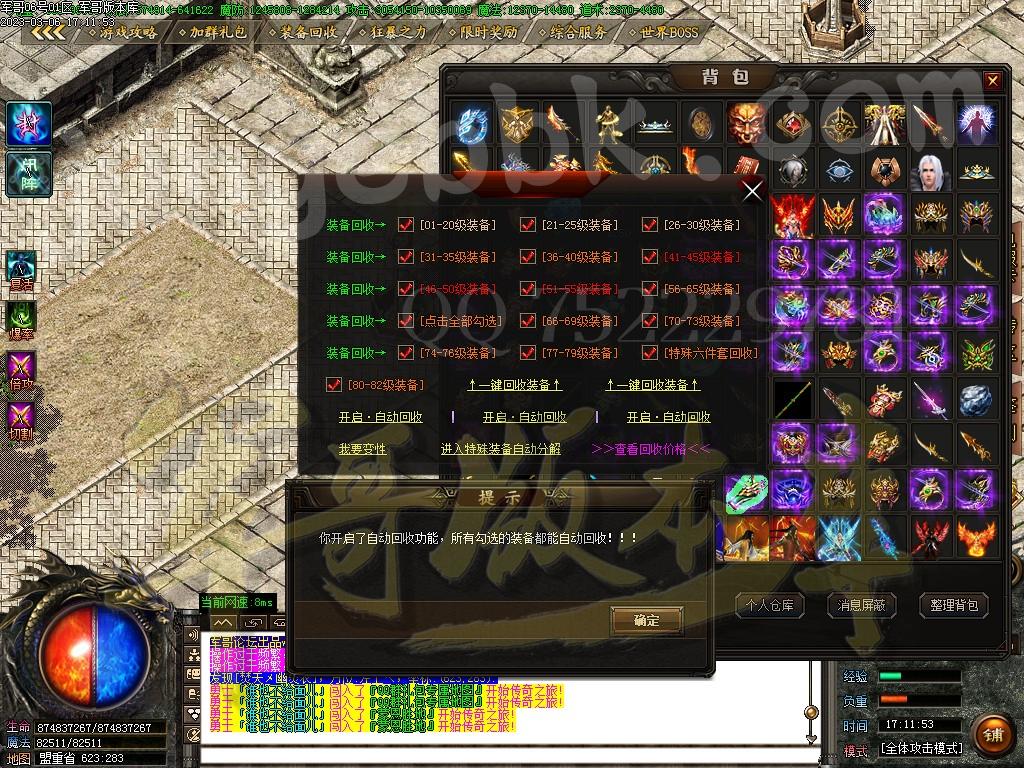1024x768 pixels.
Task: Close the equipment recycle dialog
Action: (x=752, y=190)
